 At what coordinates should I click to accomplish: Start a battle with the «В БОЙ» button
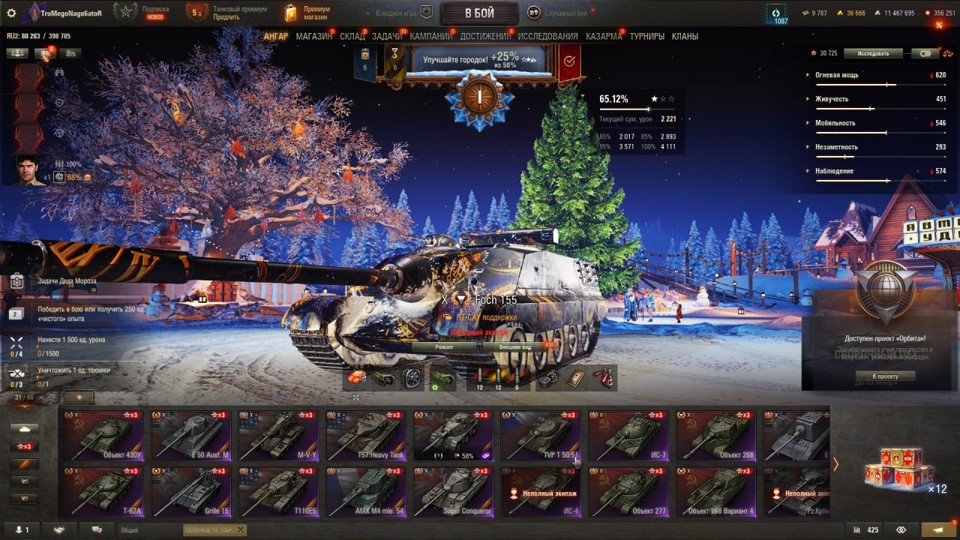click(479, 13)
